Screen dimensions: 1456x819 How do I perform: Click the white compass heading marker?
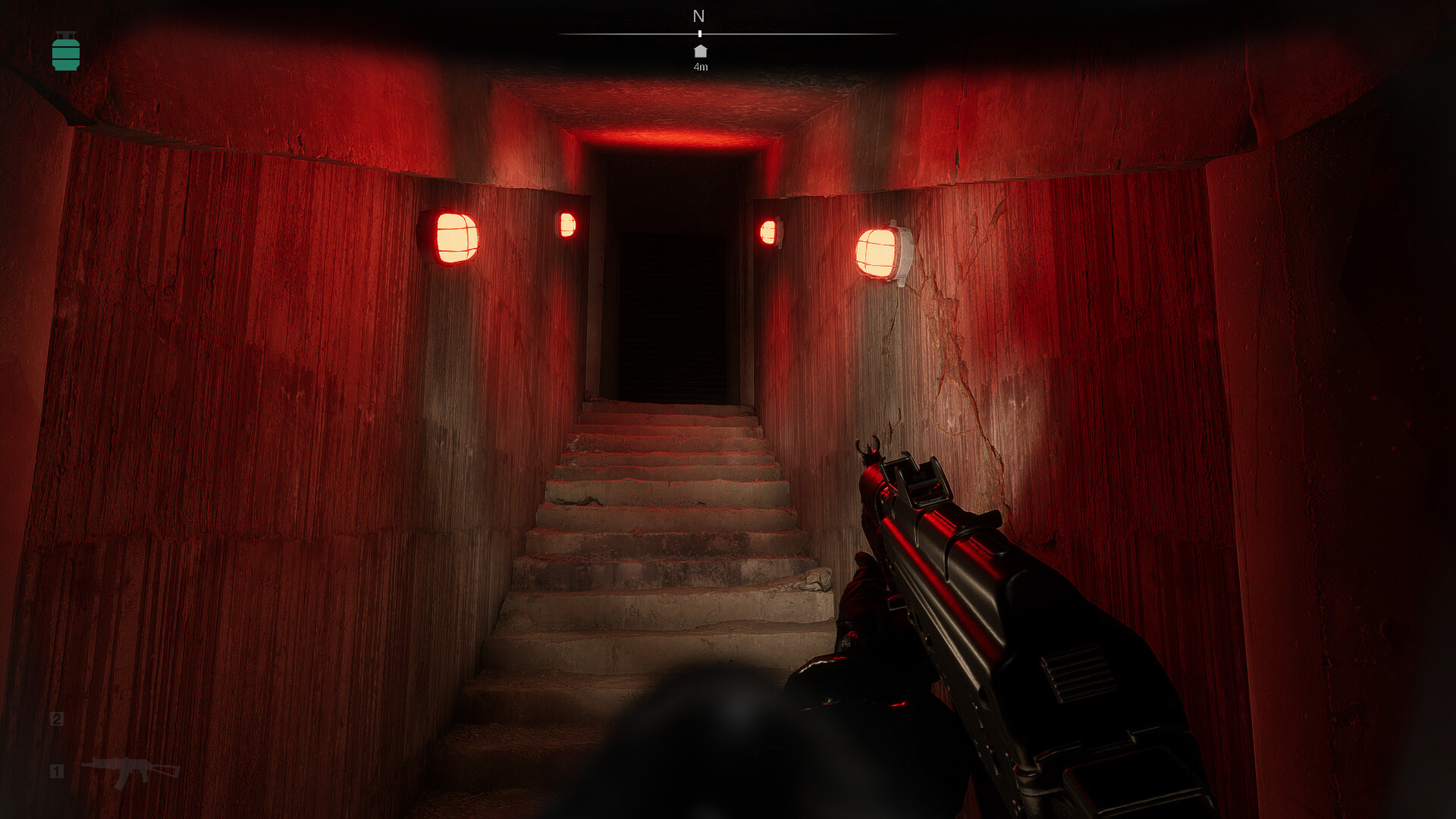699,34
